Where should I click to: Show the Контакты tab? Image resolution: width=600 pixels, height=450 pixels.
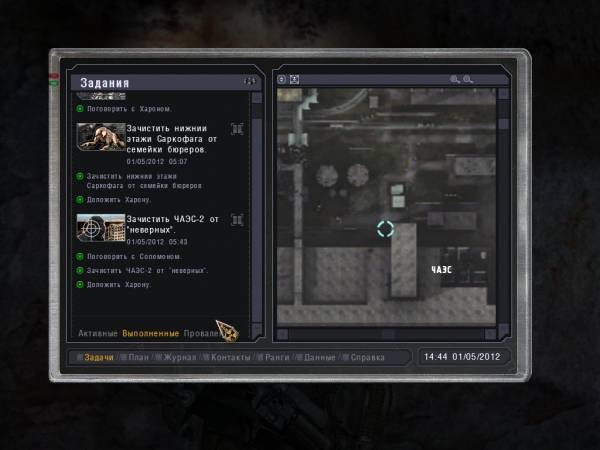(230, 357)
